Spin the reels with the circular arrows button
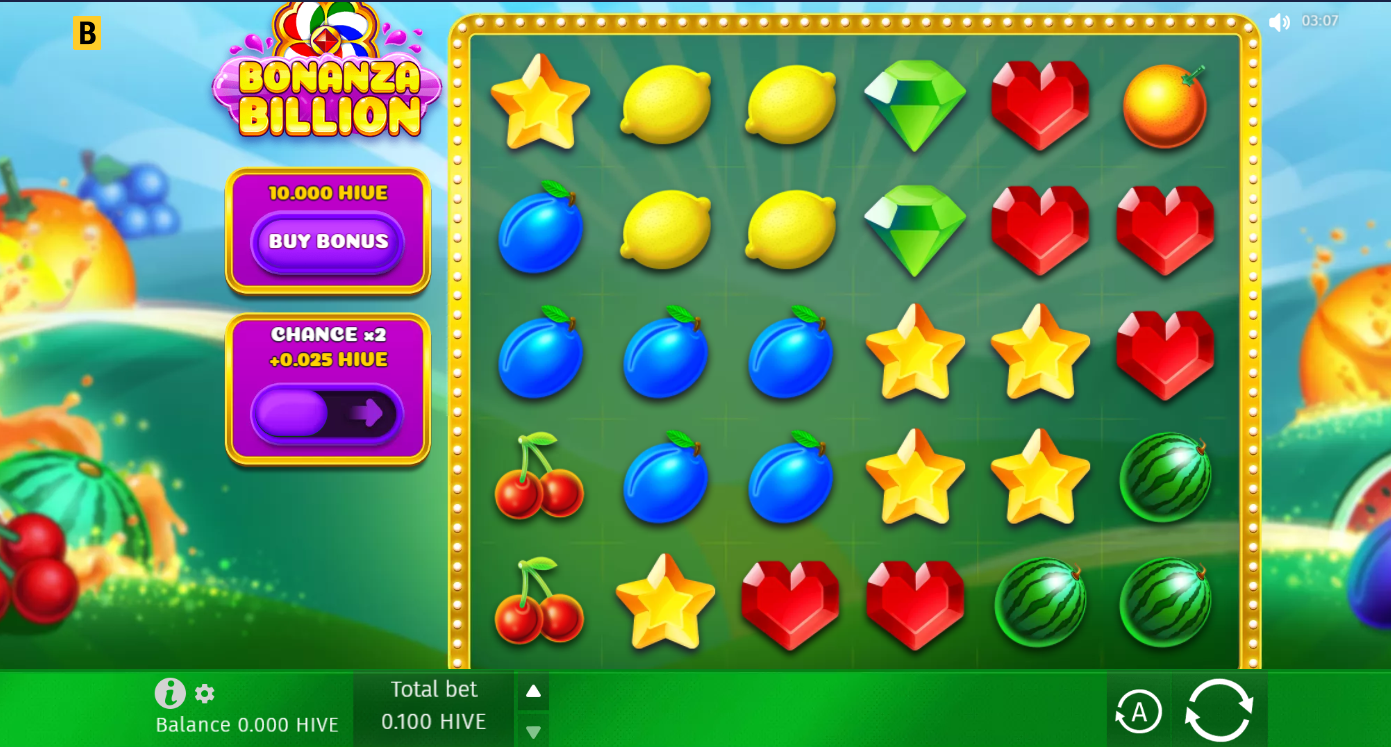1391x747 pixels. click(x=1219, y=710)
